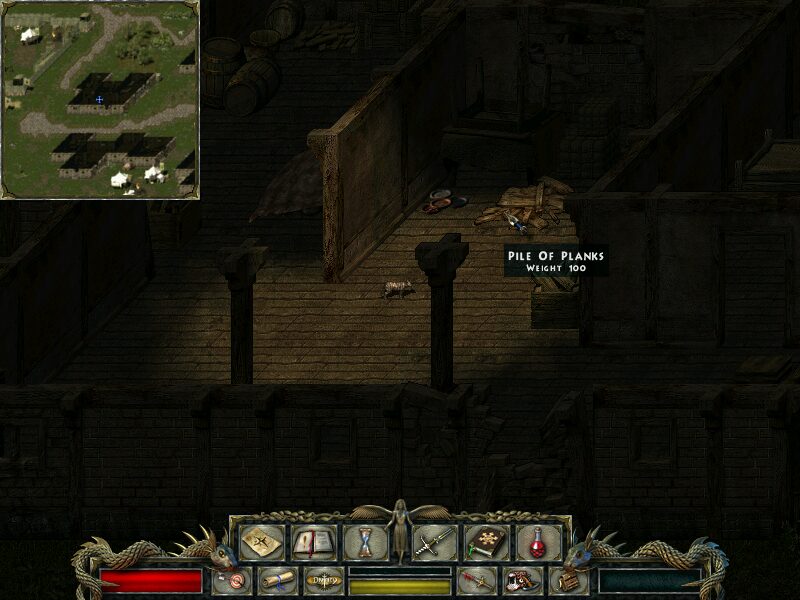800x600 pixels.
Task: Open the snowflake spell book
Action: pos(486,542)
